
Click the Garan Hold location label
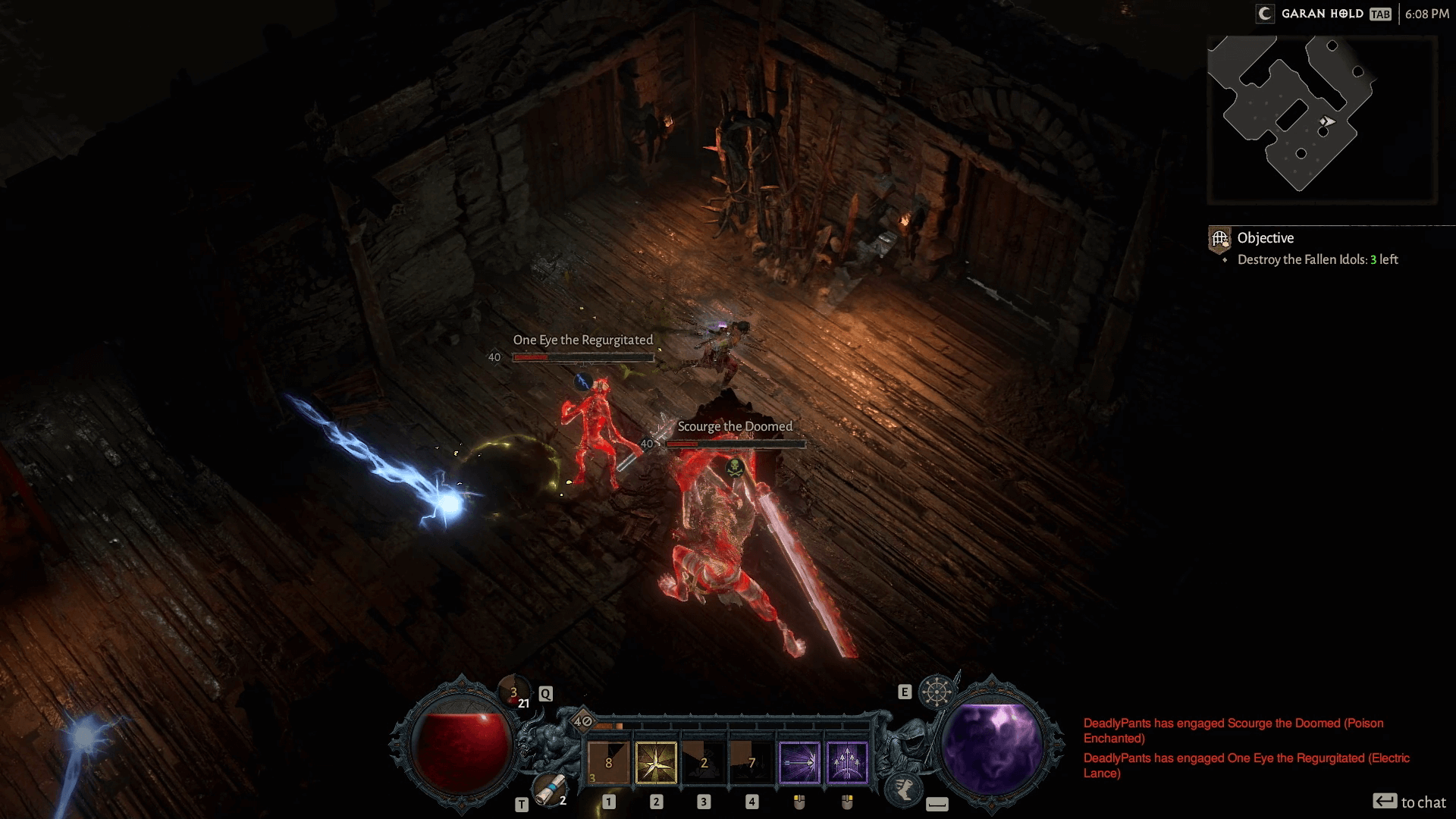click(x=1322, y=14)
